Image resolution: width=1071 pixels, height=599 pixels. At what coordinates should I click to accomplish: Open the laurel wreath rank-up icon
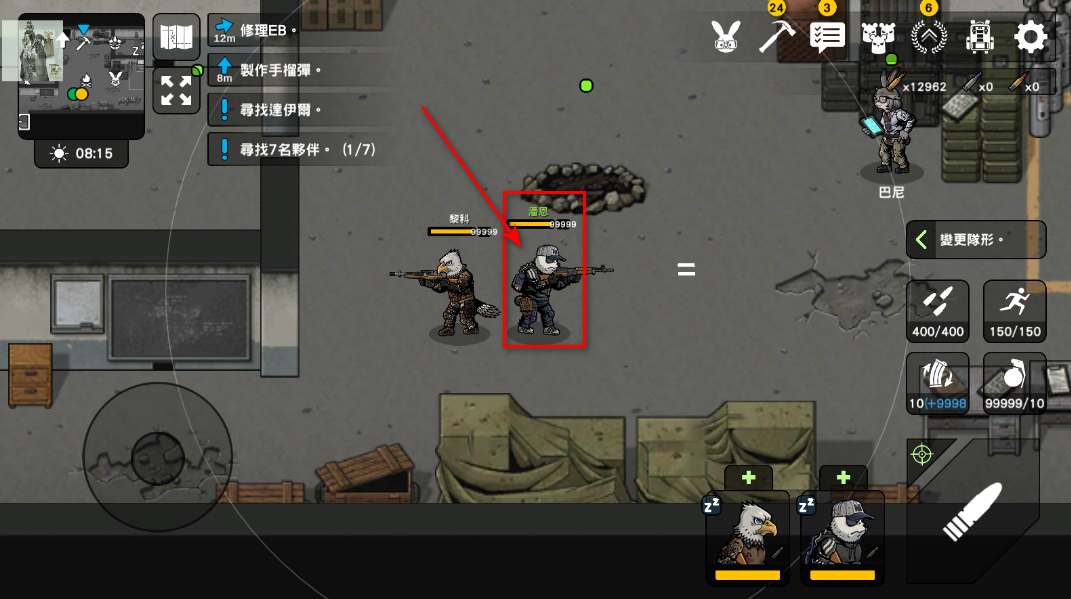(x=929, y=38)
